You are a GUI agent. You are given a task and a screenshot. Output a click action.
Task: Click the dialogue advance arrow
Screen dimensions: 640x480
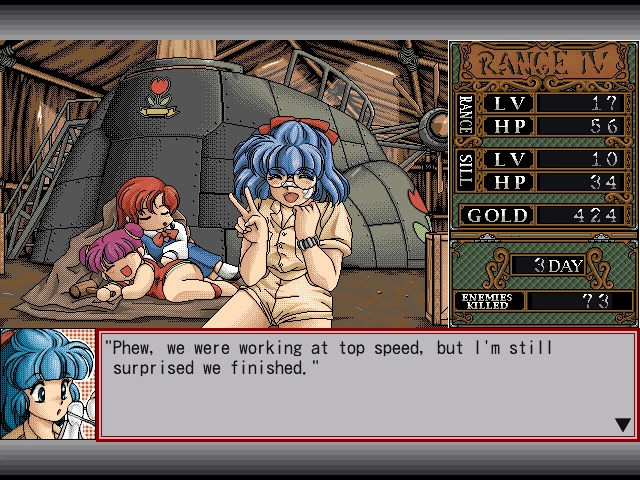tap(623, 425)
